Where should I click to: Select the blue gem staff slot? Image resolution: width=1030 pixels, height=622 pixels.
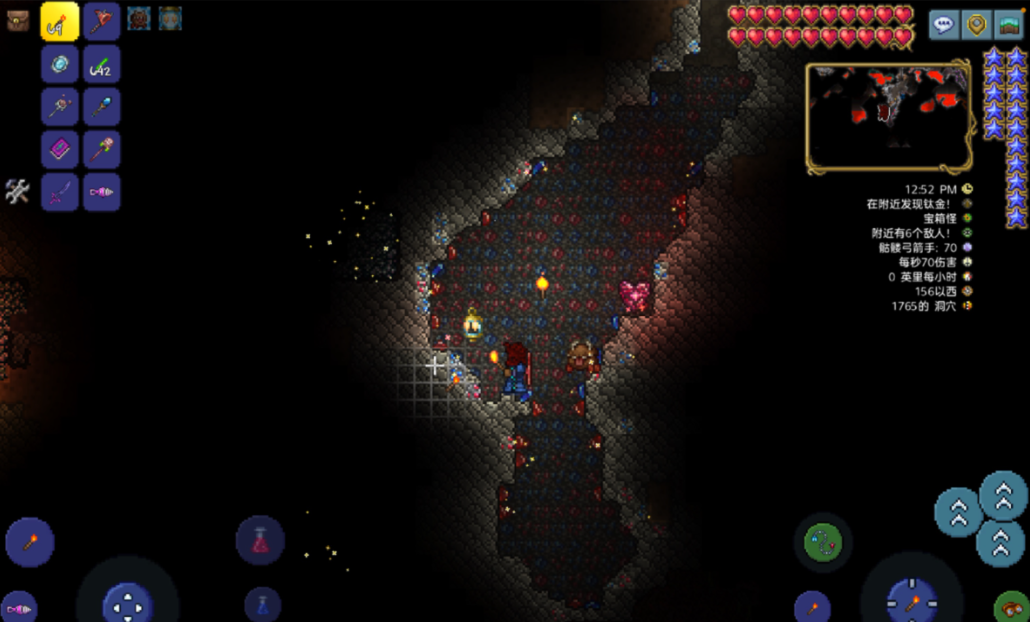coord(102,107)
